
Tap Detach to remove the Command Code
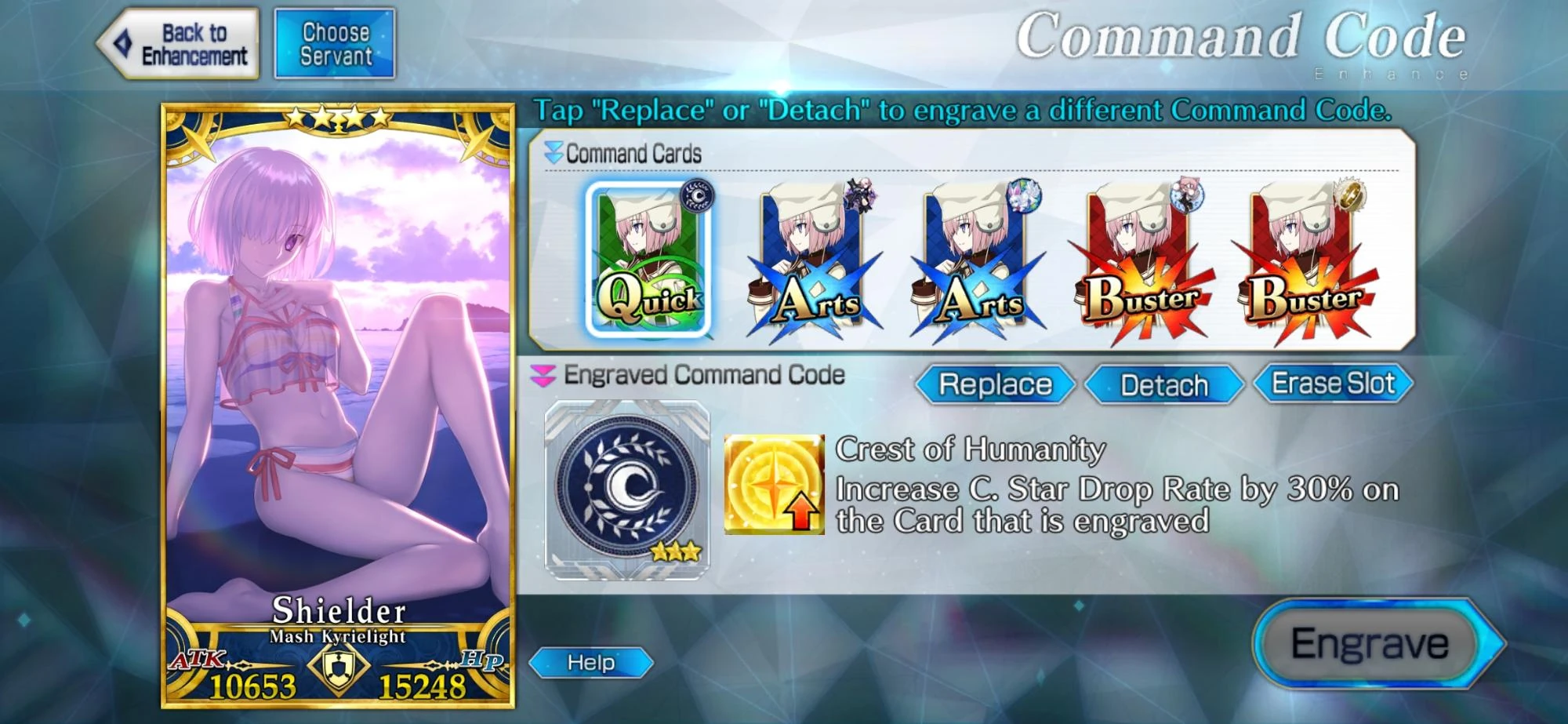click(x=1163, y=385)
